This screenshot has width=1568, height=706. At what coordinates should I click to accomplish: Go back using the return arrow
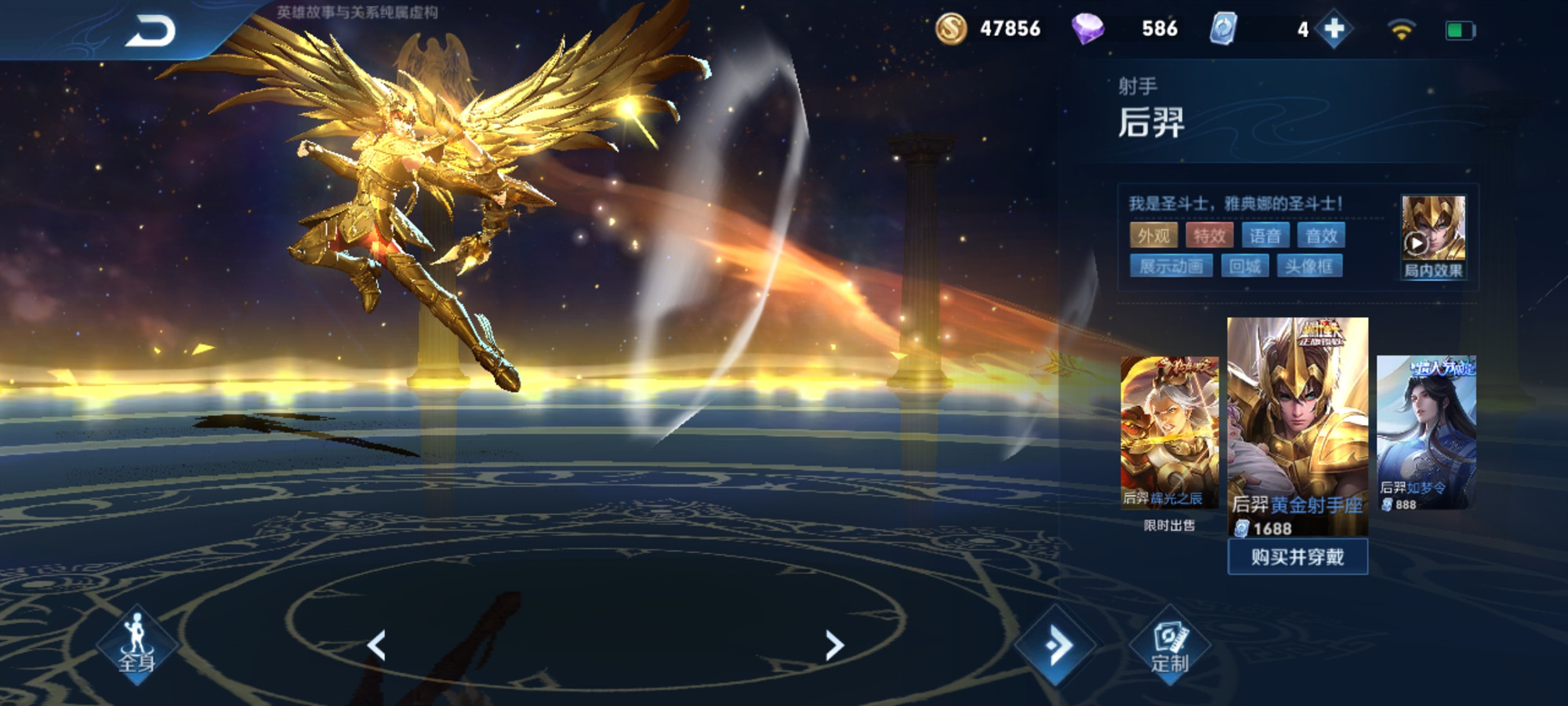pyautogui.click(x=151, y=32)
